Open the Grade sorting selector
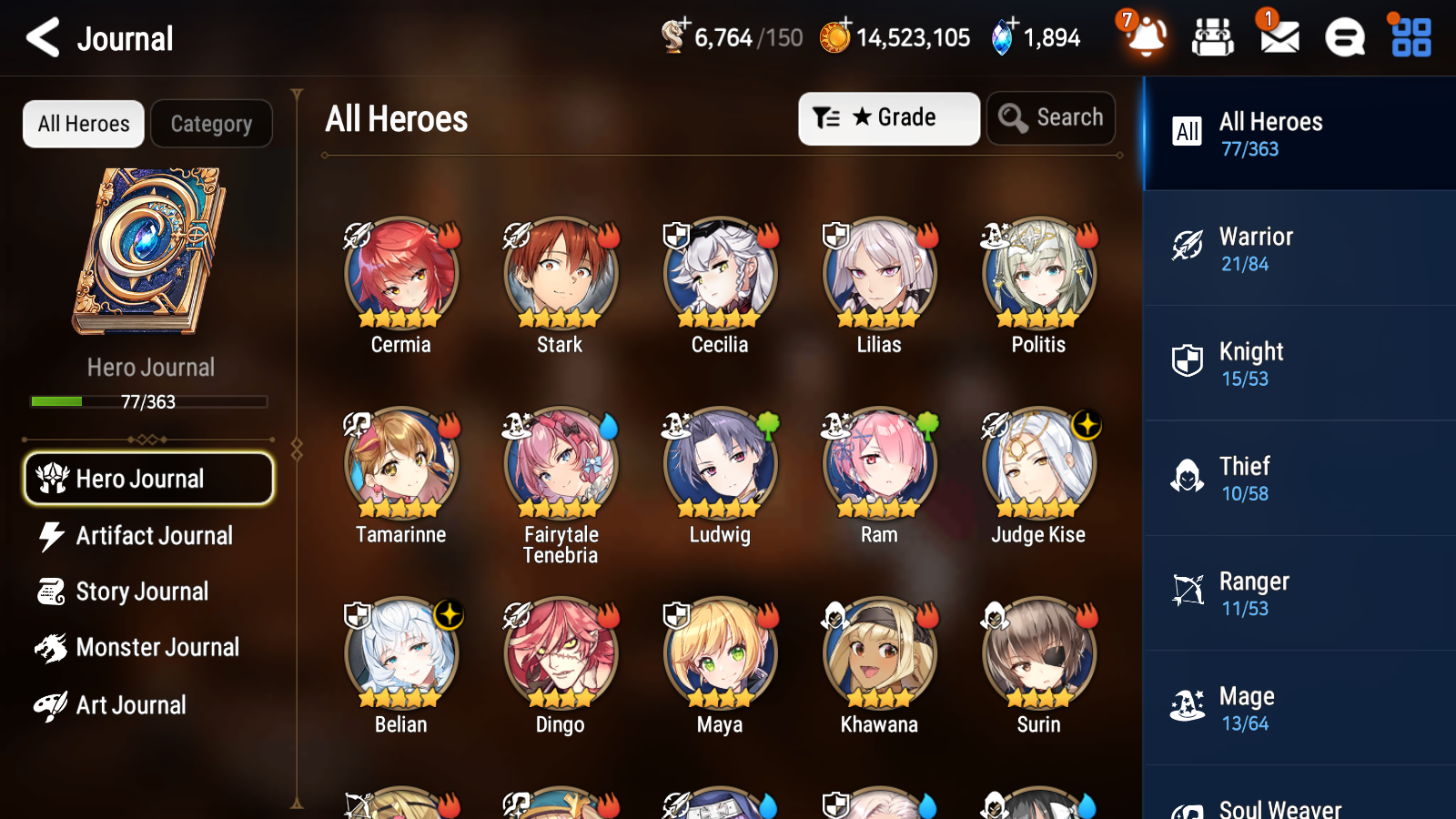Image resolution: width=1456 pixels, height=819 pixels. [889, 117]
